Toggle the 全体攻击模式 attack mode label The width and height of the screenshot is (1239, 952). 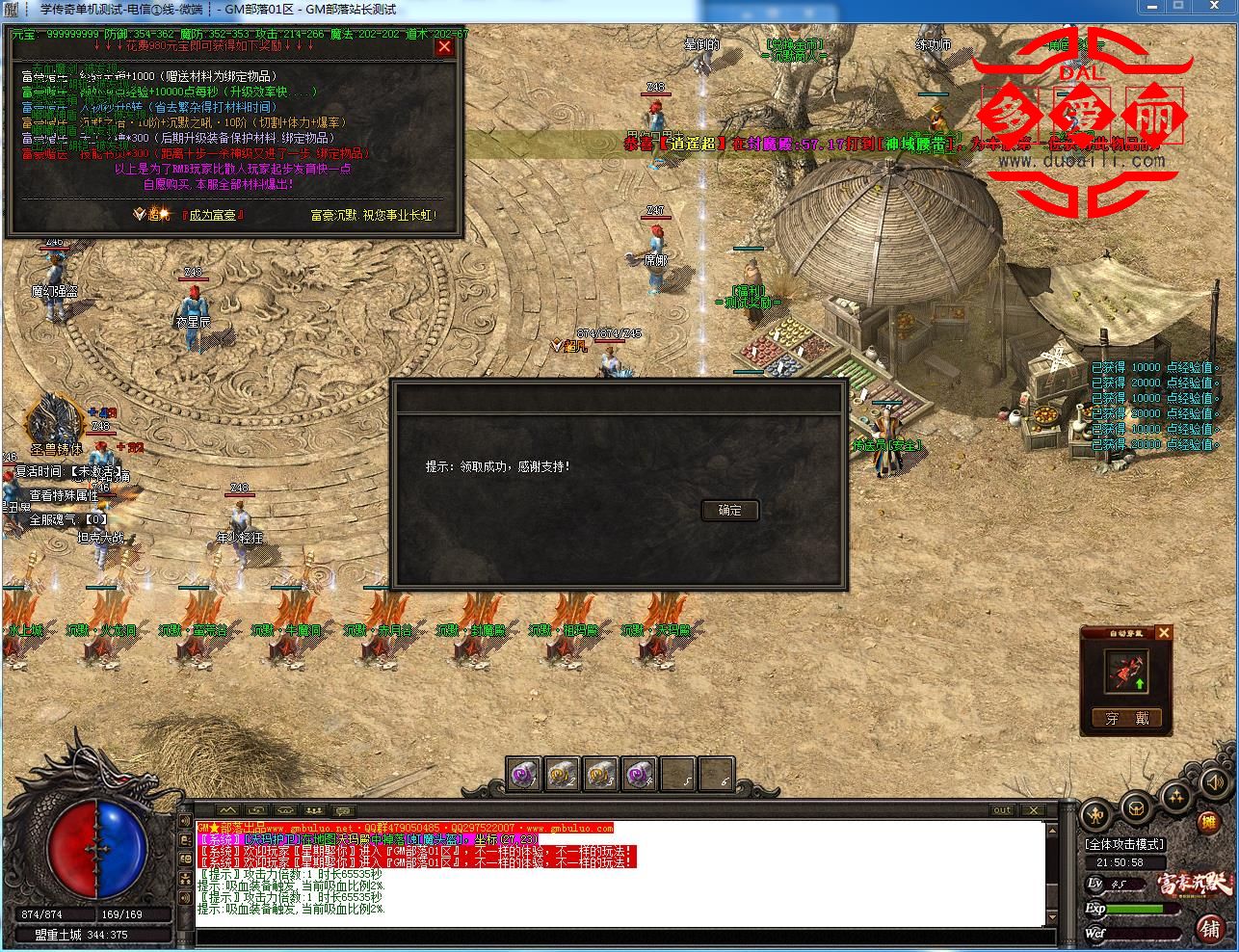[1124, 843]
